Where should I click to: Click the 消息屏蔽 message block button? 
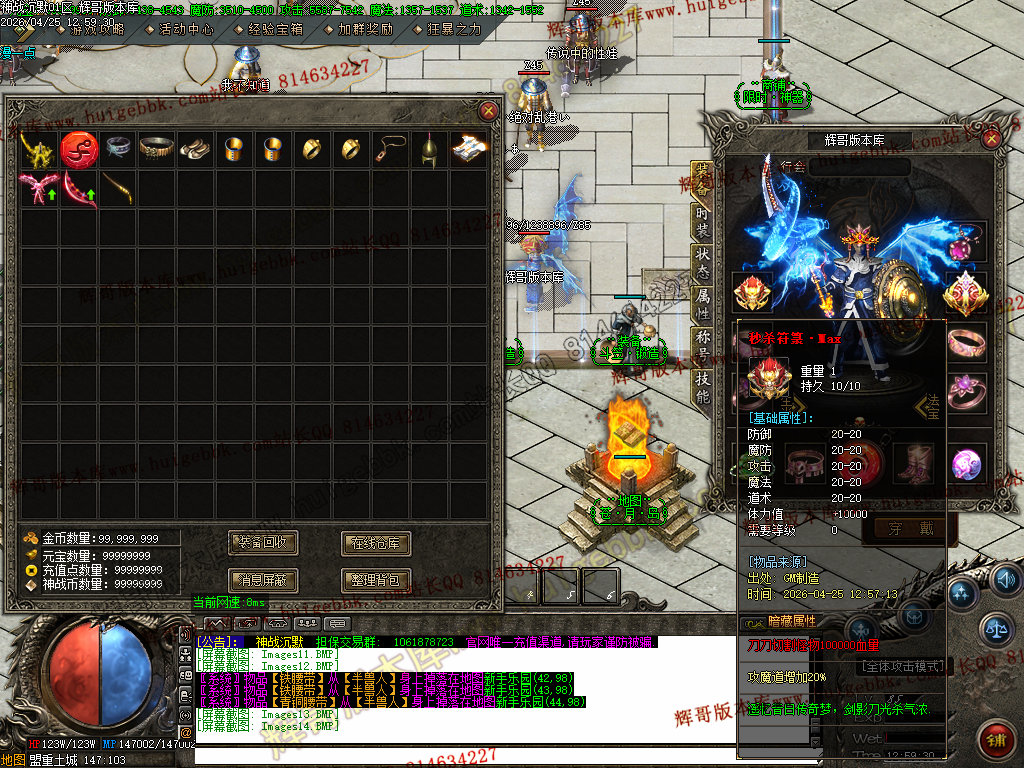264,579
